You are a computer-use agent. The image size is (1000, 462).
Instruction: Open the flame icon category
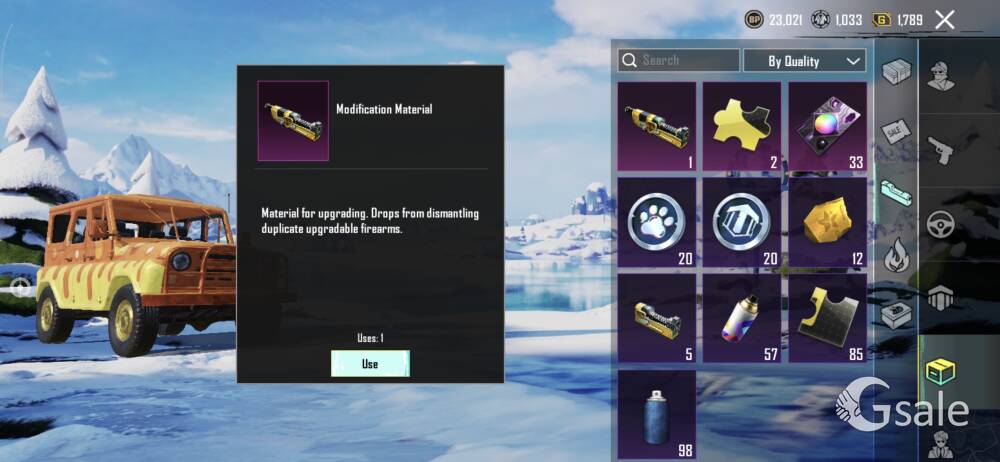click(x=896, y=254)
